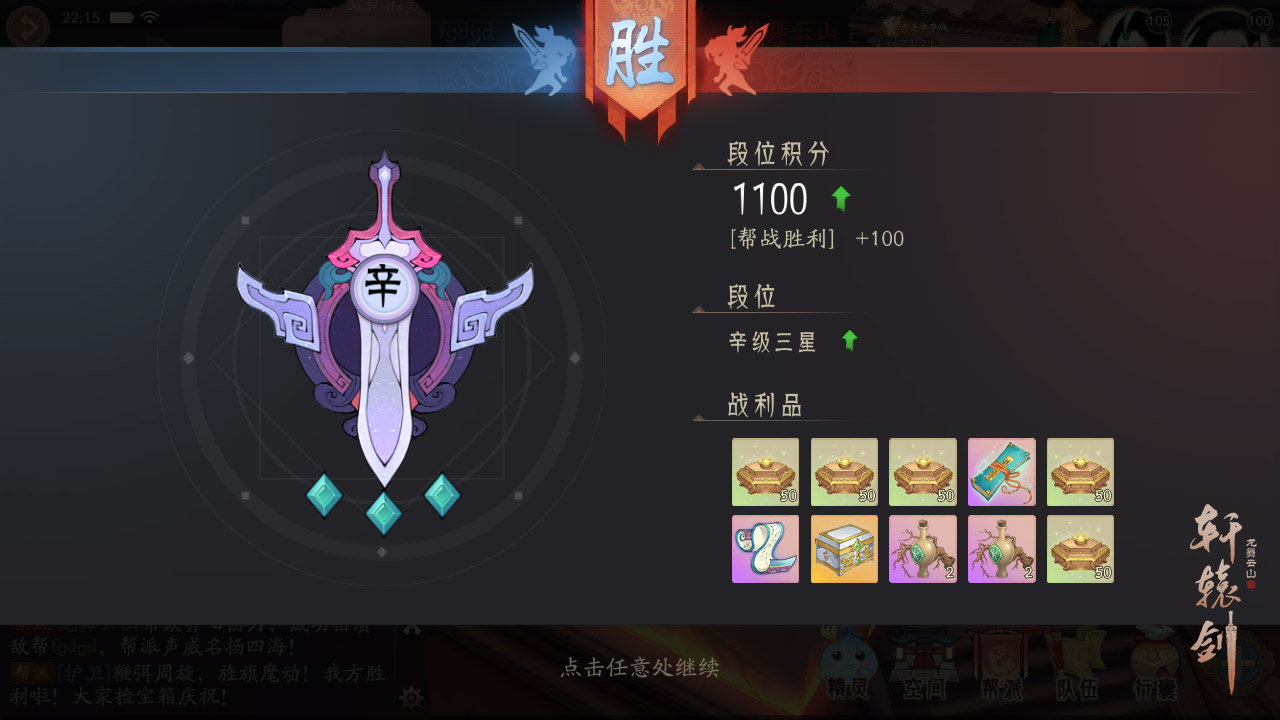The height and width of the screenshot is (720, 1280).
Task: Click the x2 gourd vase reward item
Action: (922, 548)
